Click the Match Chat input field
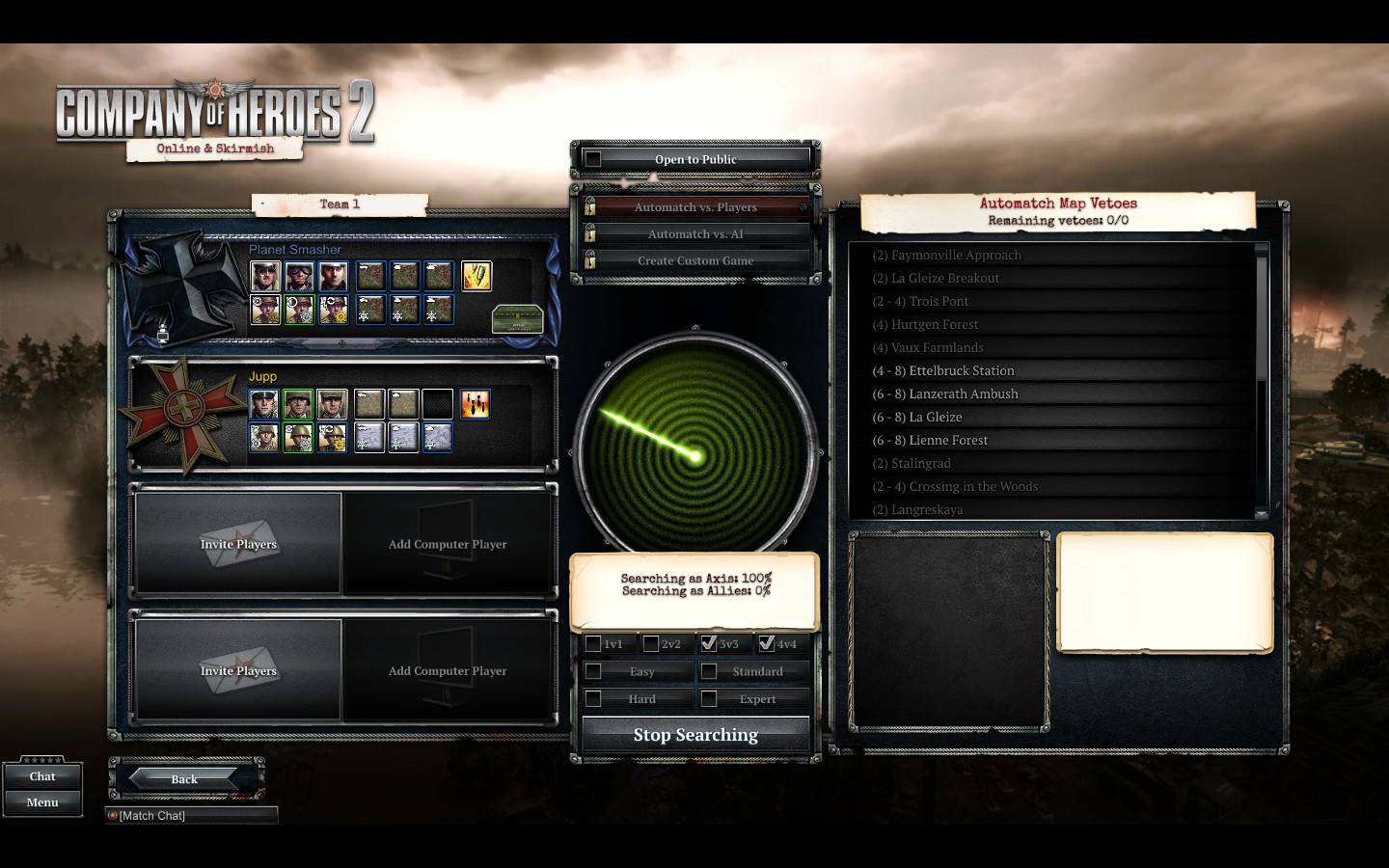 (193, 816)
